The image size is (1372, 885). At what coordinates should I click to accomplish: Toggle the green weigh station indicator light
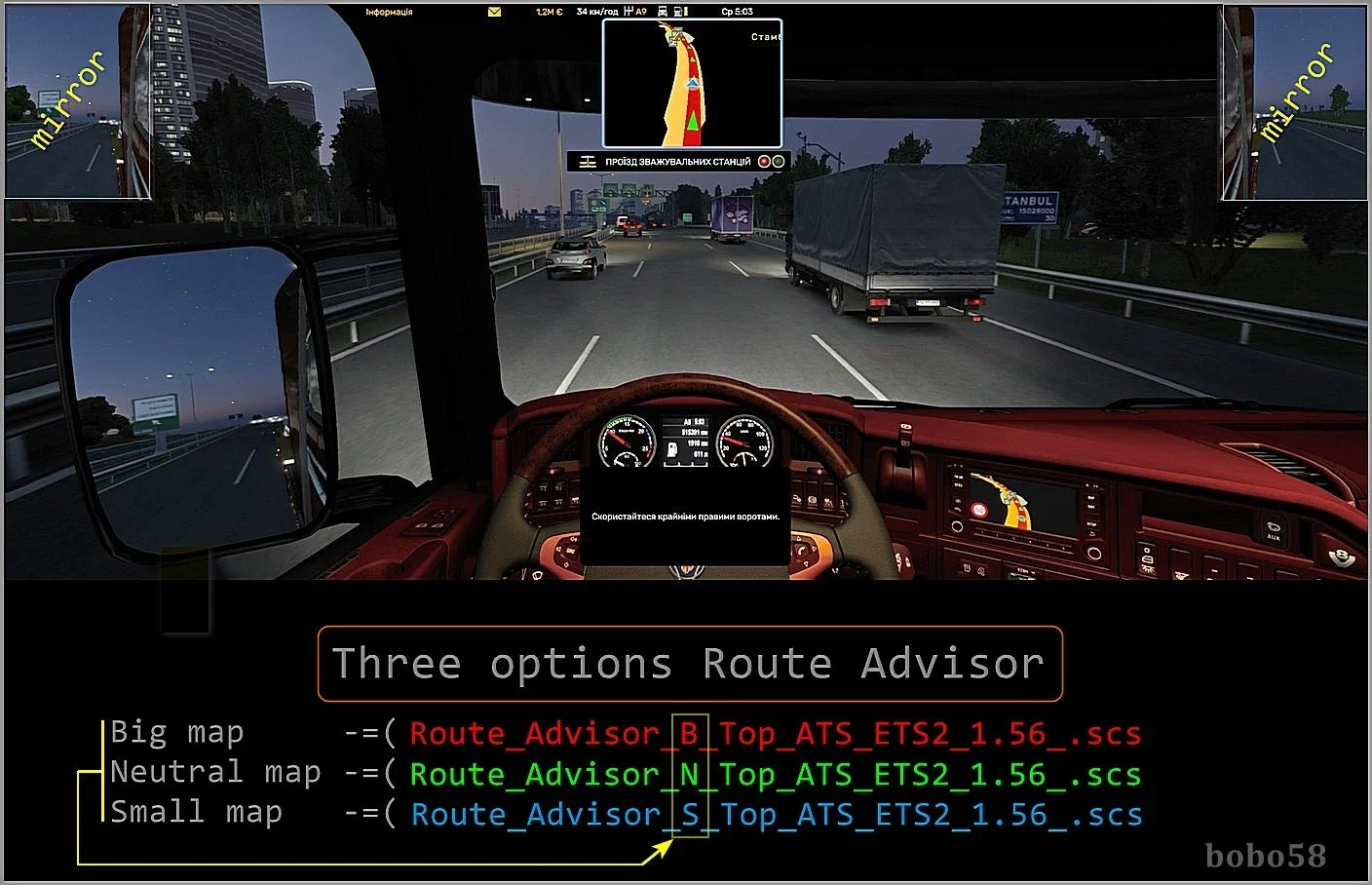point(778,161)
